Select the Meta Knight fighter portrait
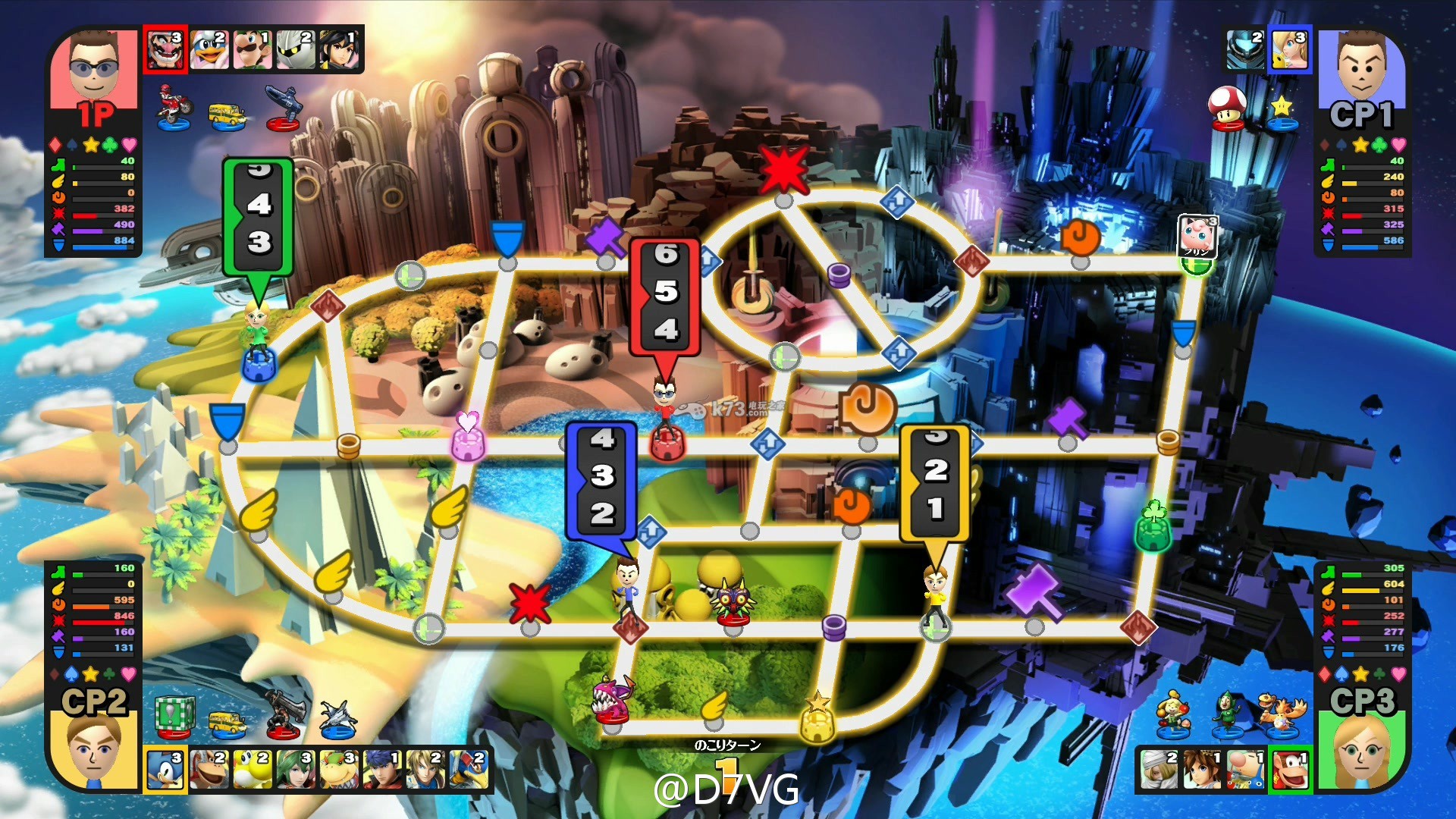1456x819 pixels. click(296, 50)
